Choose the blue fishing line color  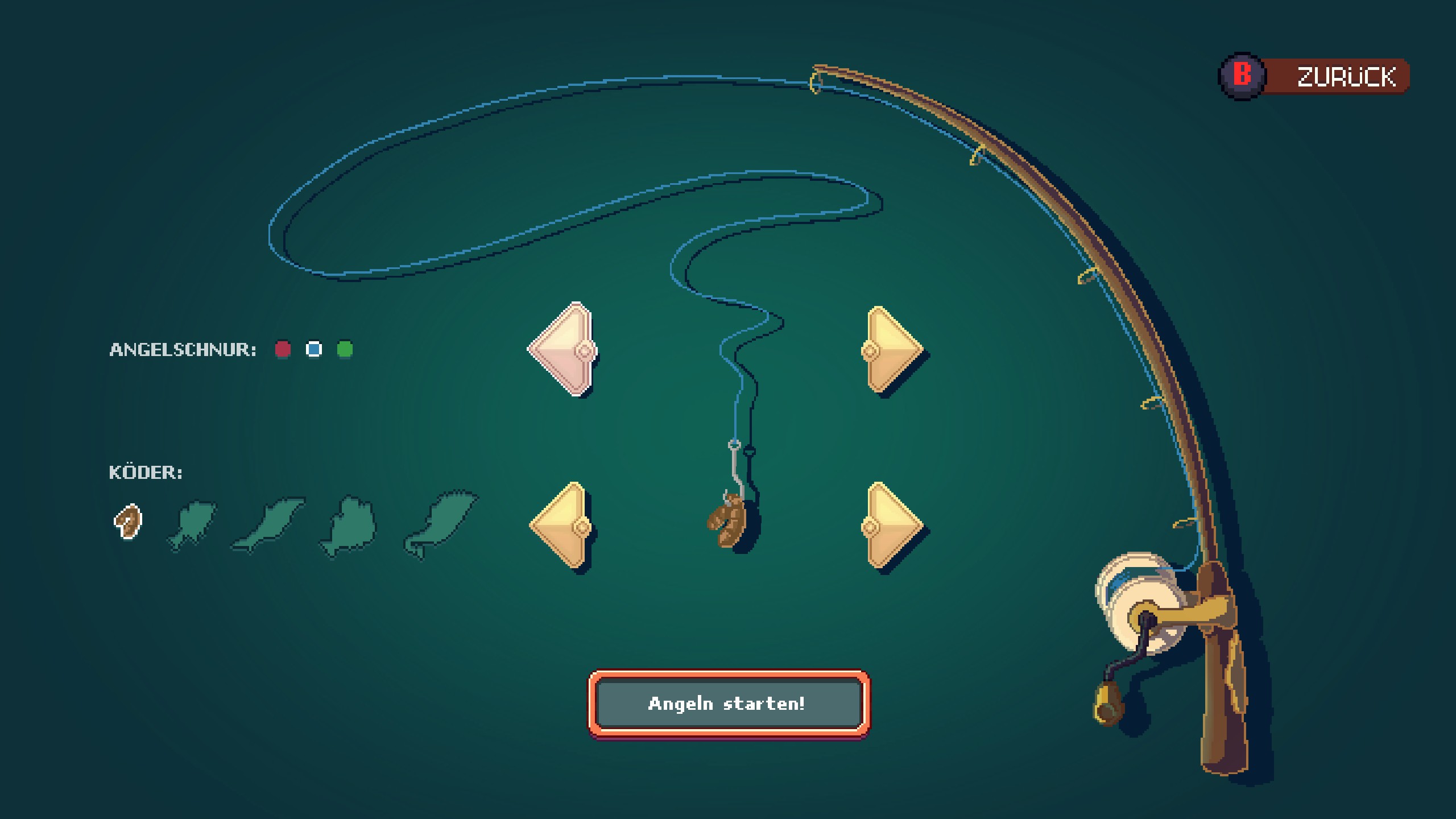tap(314, 349)
